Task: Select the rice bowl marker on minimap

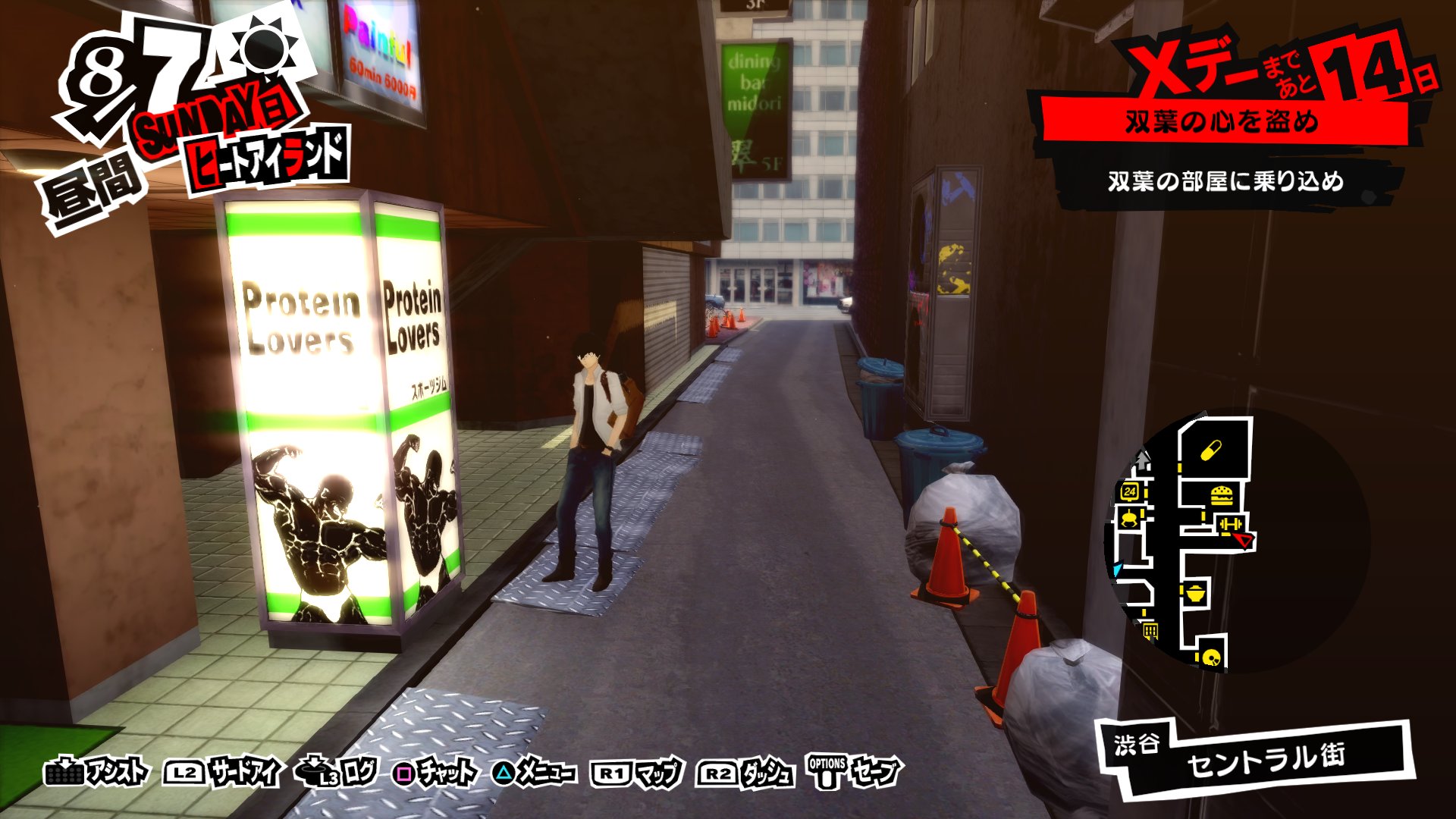Action: pyautogui.click(x=1195, y=593)
